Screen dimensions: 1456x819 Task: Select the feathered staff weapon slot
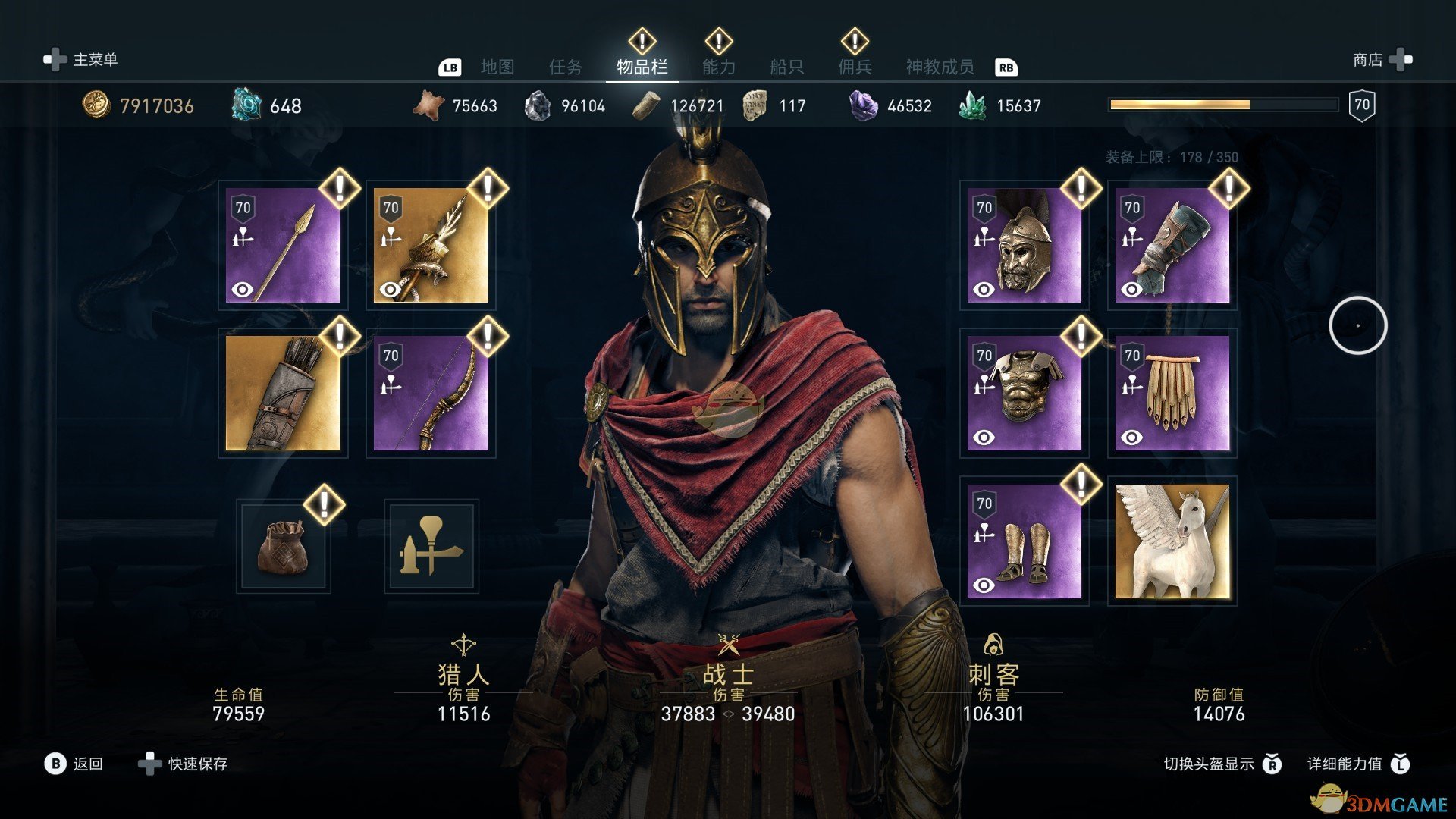(x=431, y=246)
